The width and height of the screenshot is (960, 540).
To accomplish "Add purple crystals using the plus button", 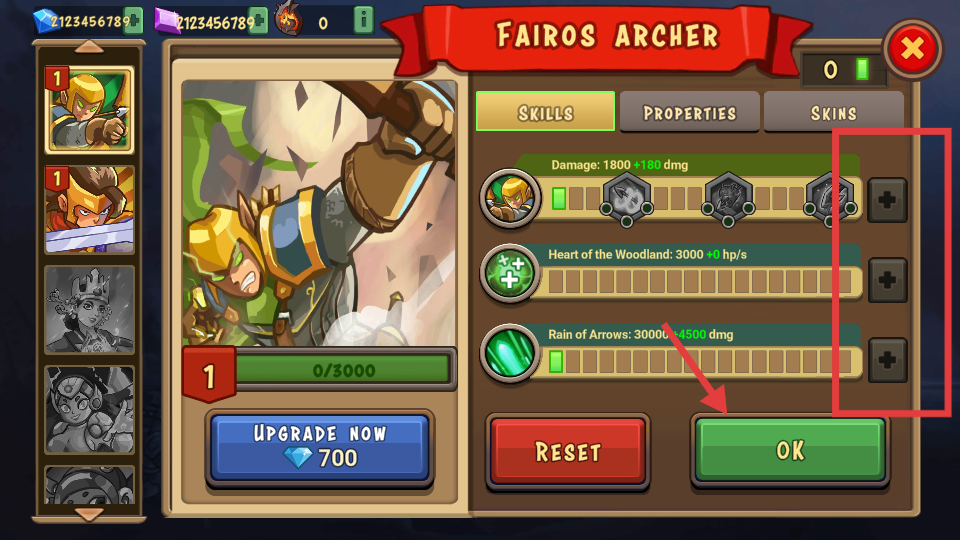I will 258,20.
